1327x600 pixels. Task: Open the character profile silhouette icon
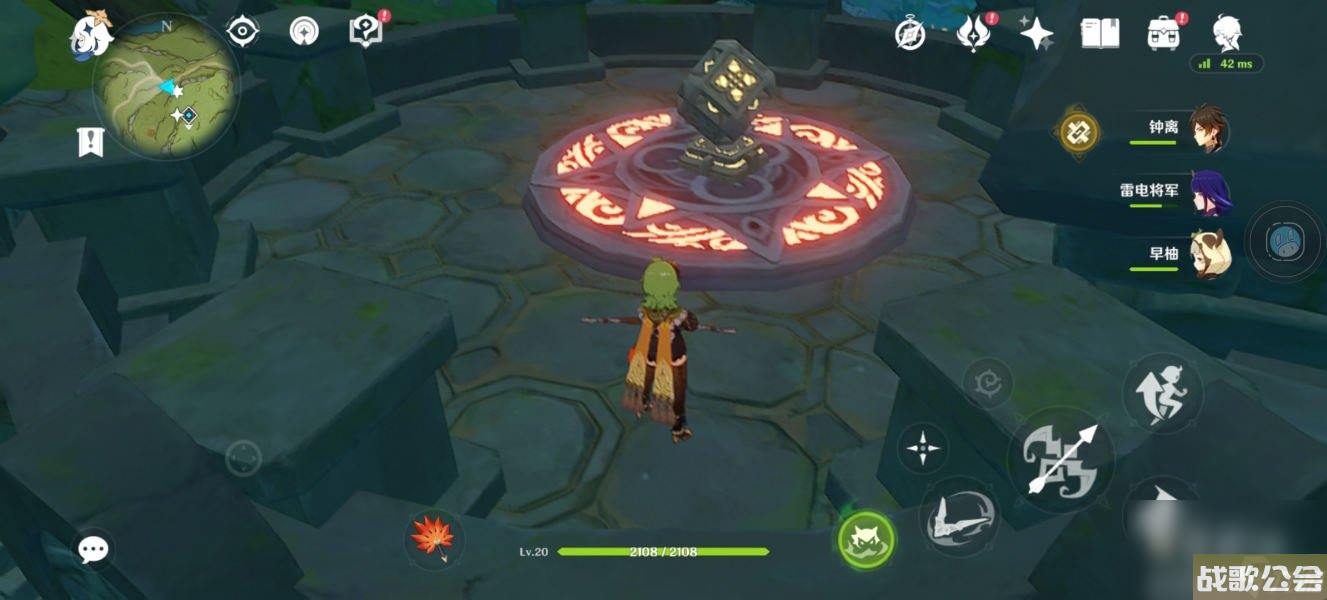pos(1227,34)
